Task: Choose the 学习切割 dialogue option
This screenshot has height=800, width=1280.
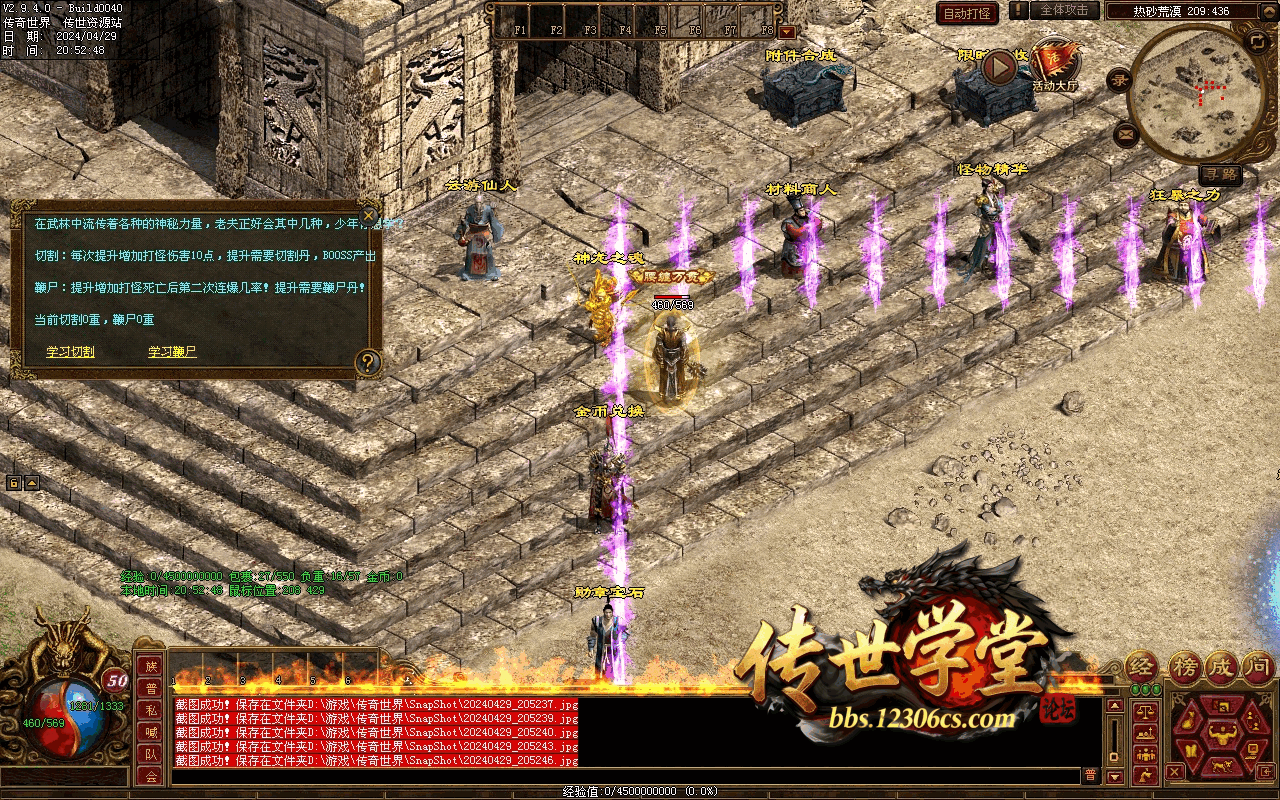Action: (x=70, y=352)
